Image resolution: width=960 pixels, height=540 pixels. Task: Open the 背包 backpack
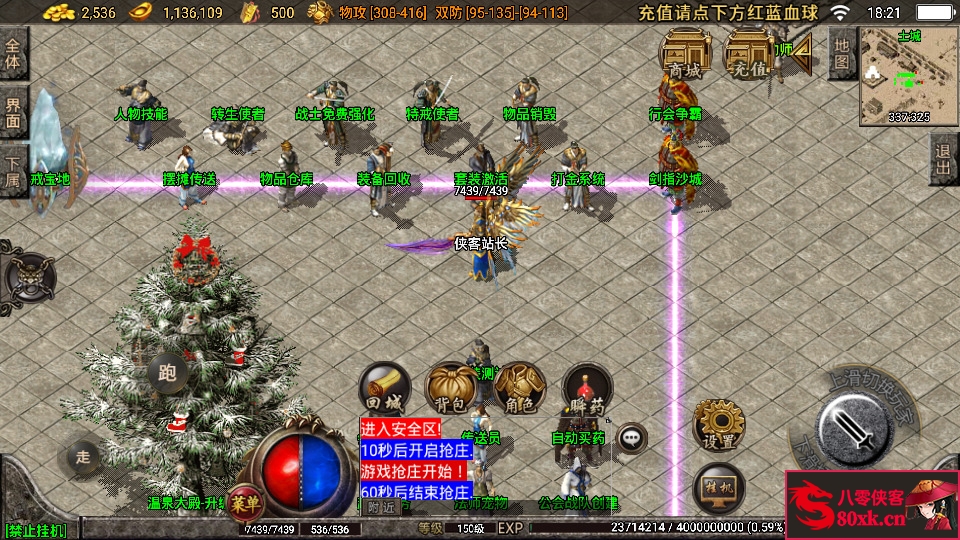(450, 389)
